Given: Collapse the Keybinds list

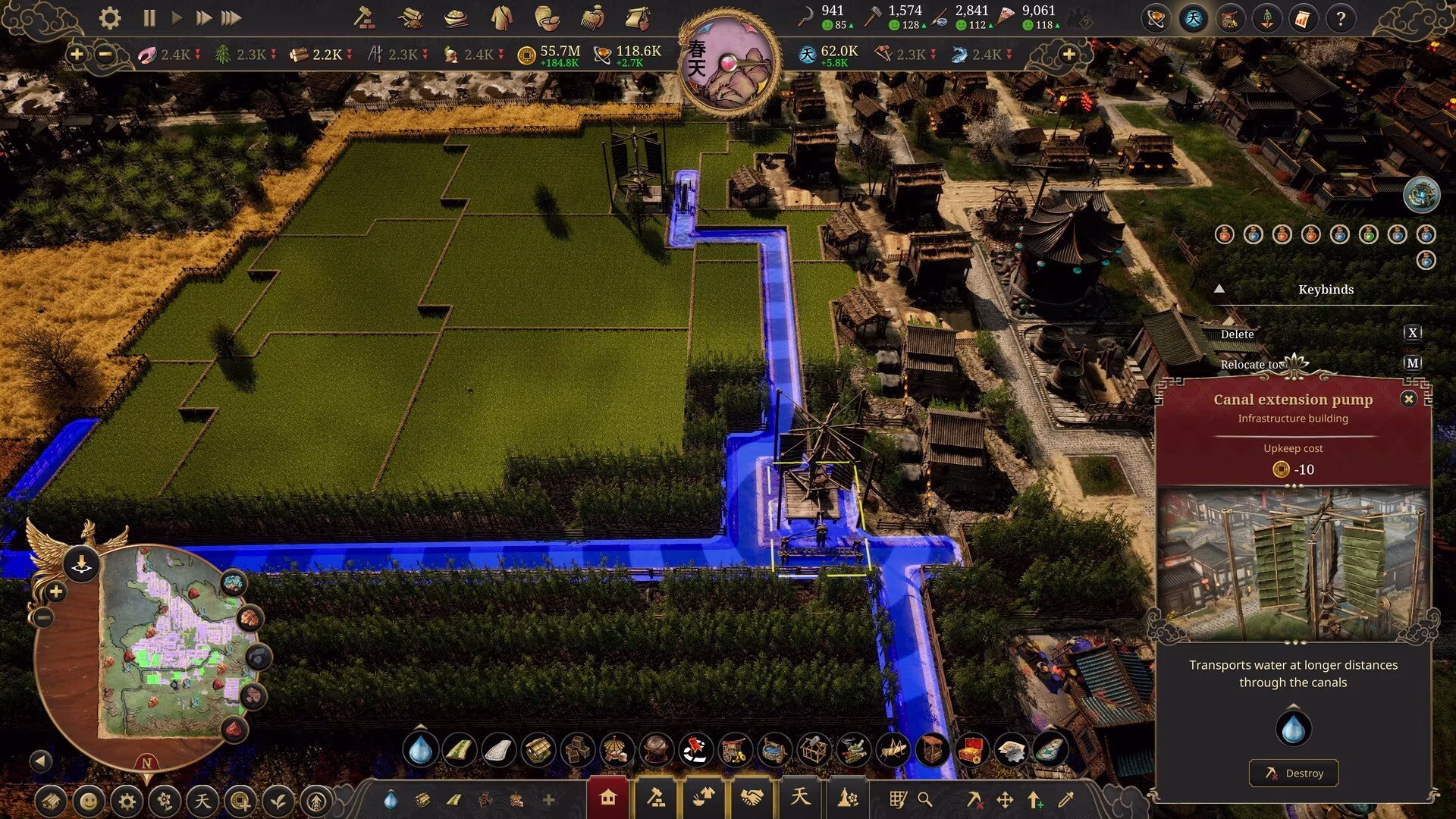Looking at the screenshot, I should tap(1219, 289).
